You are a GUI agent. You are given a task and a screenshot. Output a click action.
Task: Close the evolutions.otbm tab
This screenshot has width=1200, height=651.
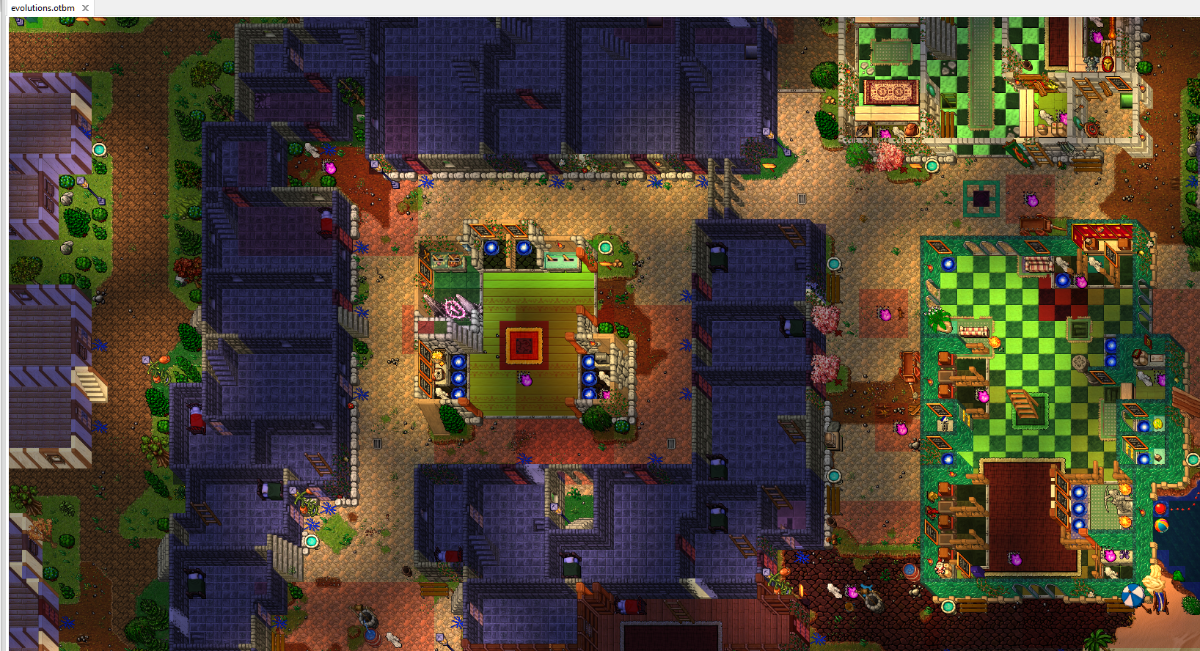(x=86, y=8)
